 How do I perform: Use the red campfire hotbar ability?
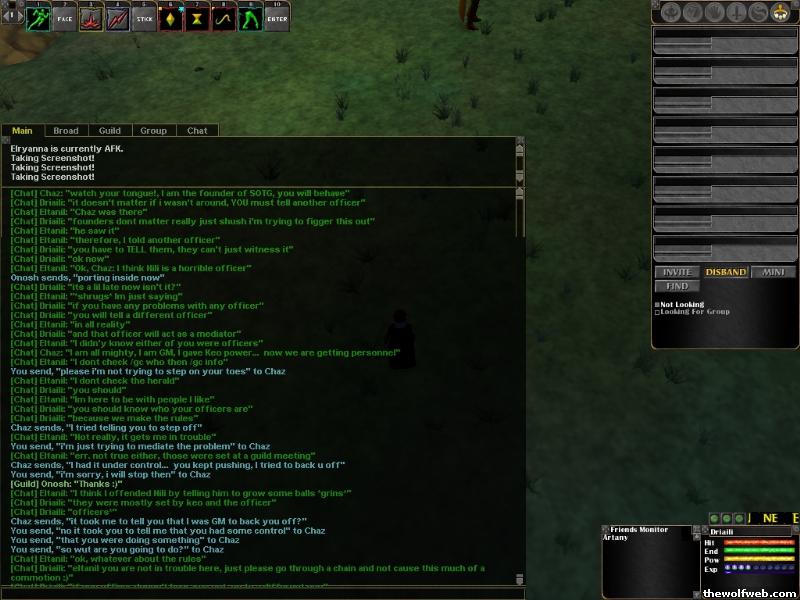click(x=91, y=17)
